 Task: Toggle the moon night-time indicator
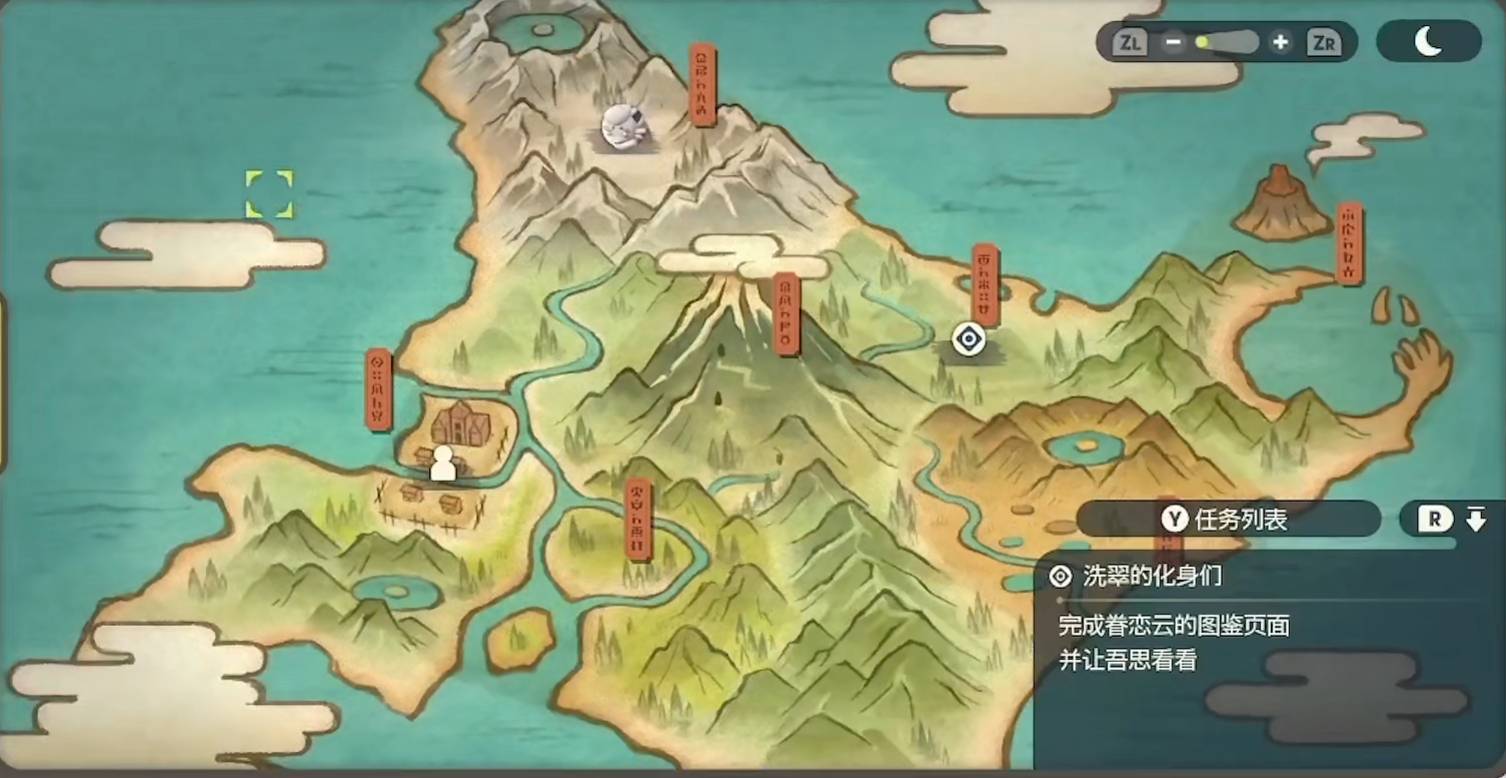coord(1428,41)
